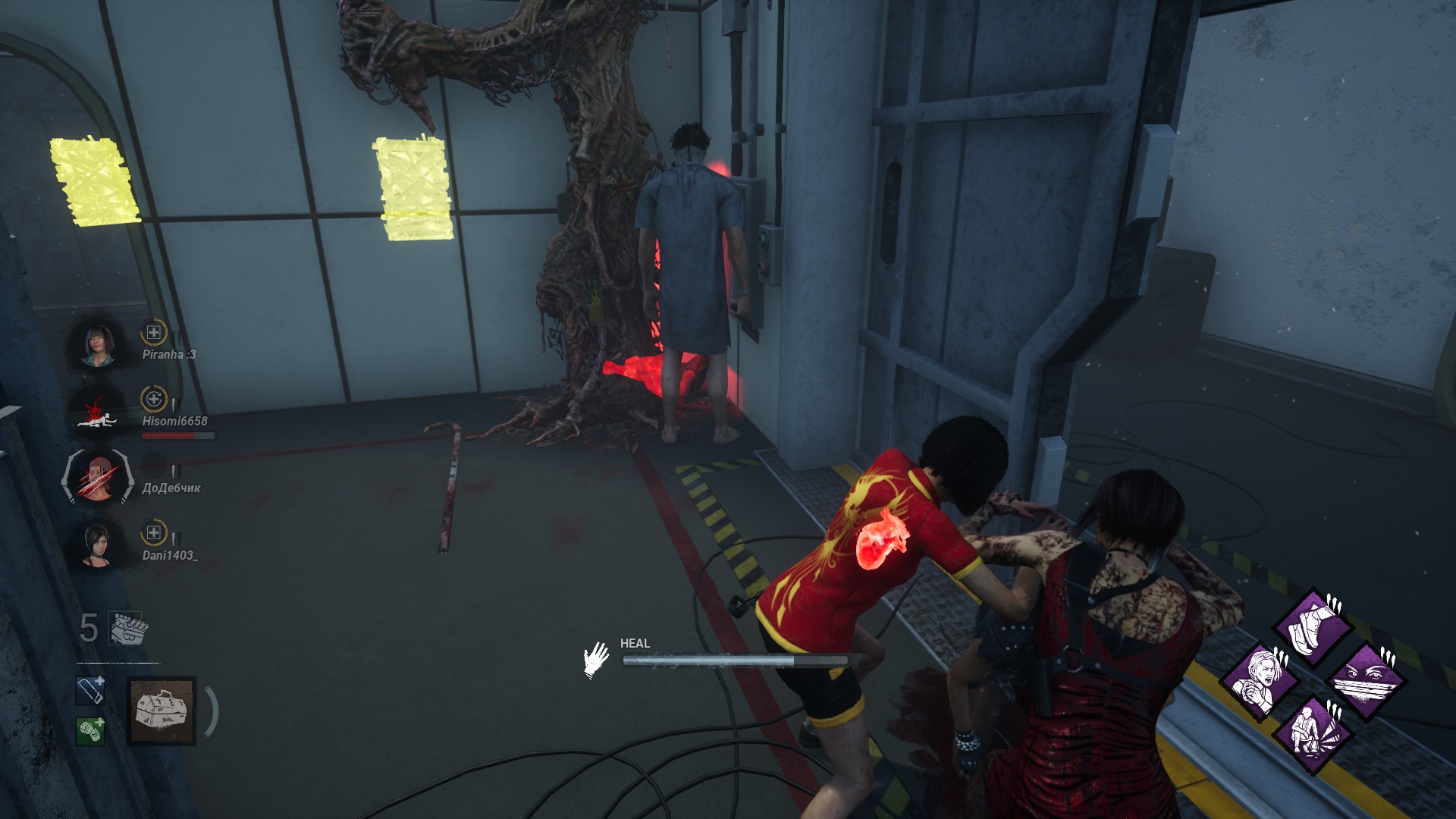The height and width of the screenshot is (819, 1456).
Task: Choose the bandaged-mouth eyes perk icon
Action: click(x=1367, y=680)
